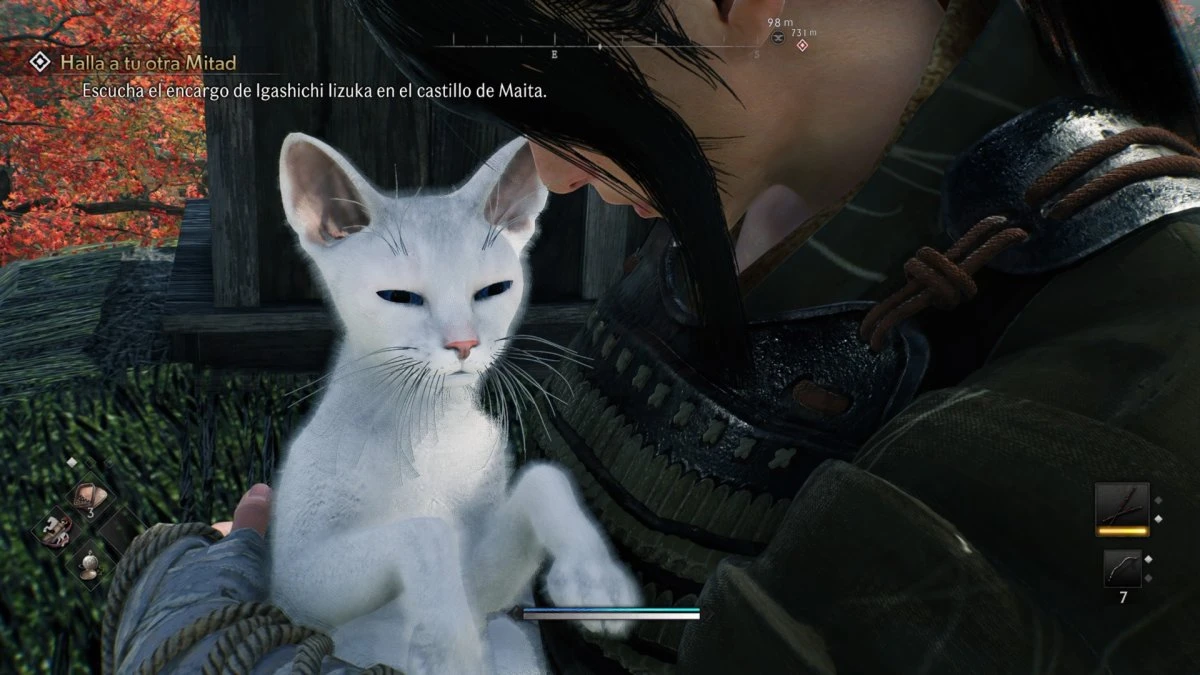Select the bow weapon slot with 7 arrows
The width and height of the screenshot is (1200, 675).
point(1121,567)
